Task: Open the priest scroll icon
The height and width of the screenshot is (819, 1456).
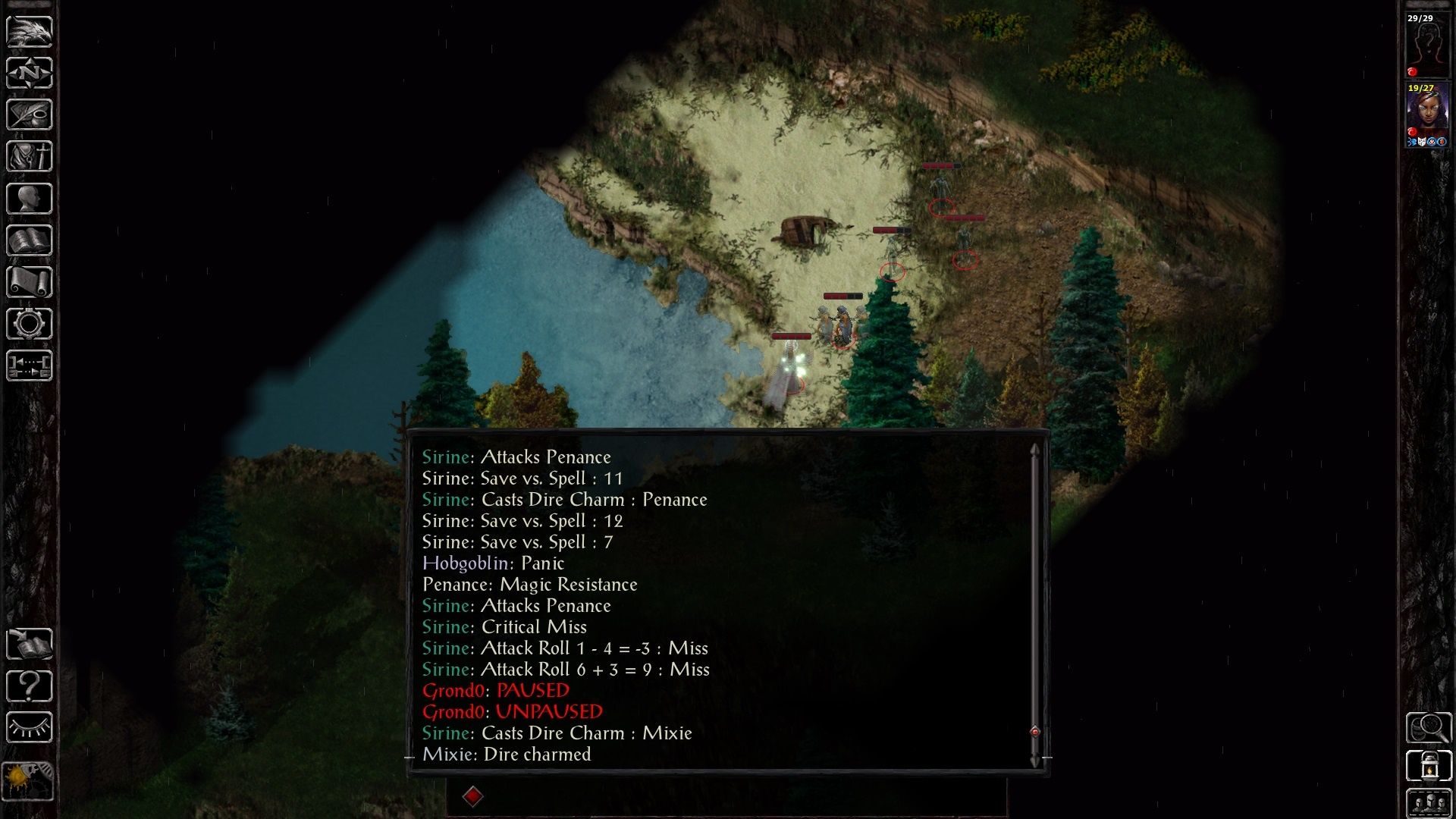Action: pos(30,282)
